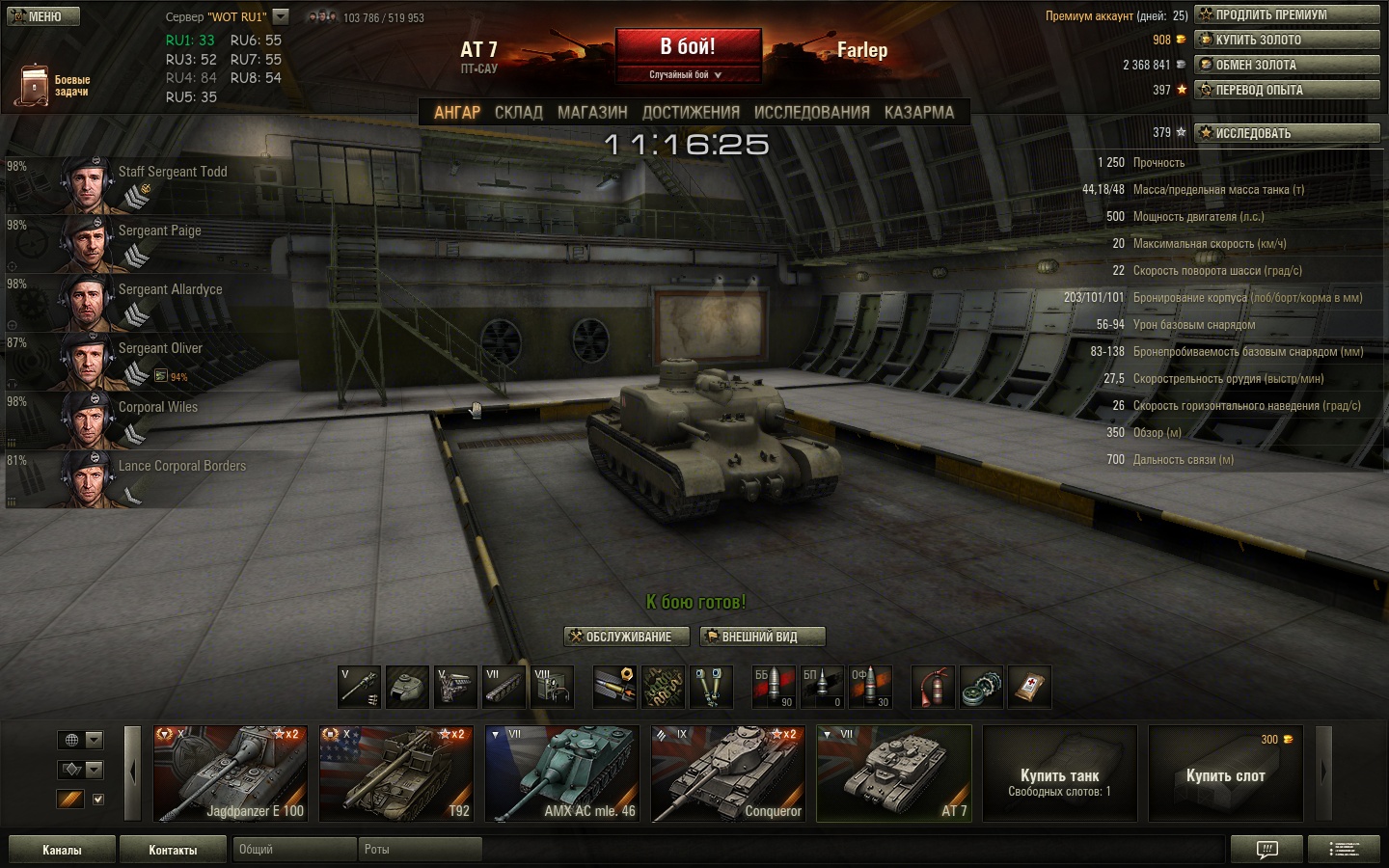
Task: Click ПРОДЛИТЬ ПРЕМИУМ button
Action: click(1287, 14)
